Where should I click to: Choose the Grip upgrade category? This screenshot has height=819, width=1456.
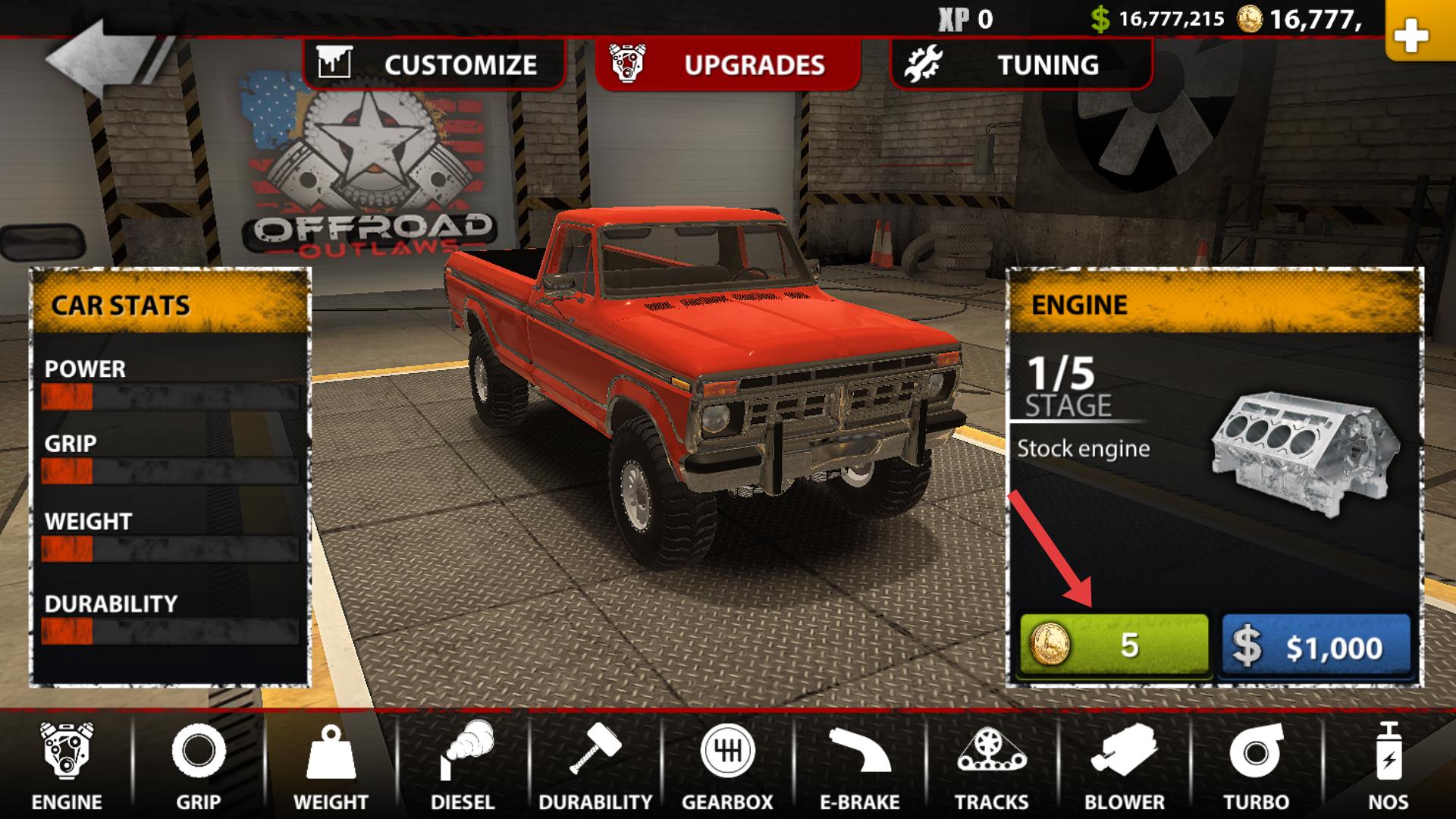pyautogui.click(x=199, y=766)
